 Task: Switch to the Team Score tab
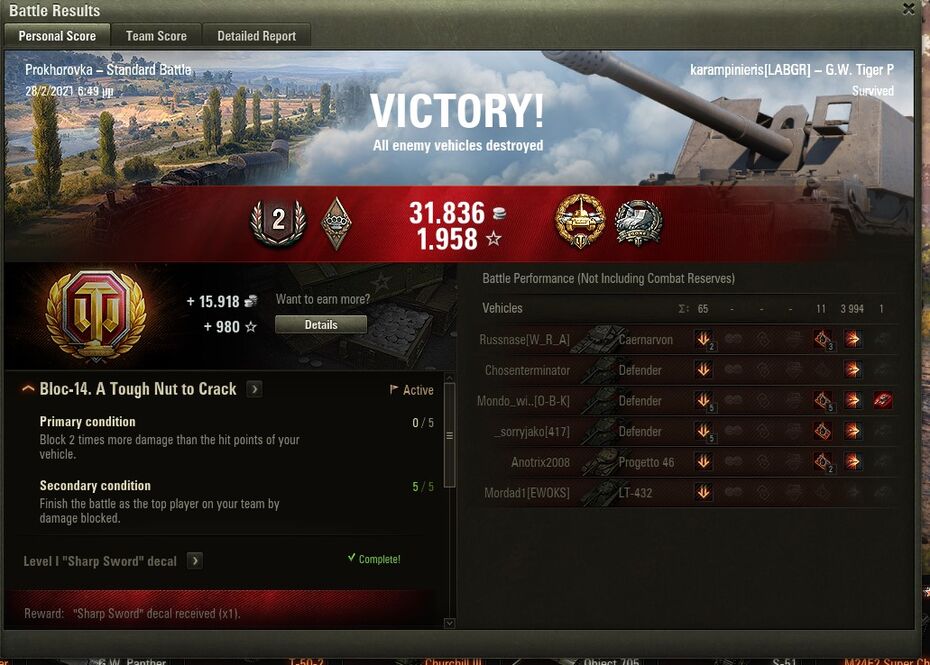pos(156,36)
